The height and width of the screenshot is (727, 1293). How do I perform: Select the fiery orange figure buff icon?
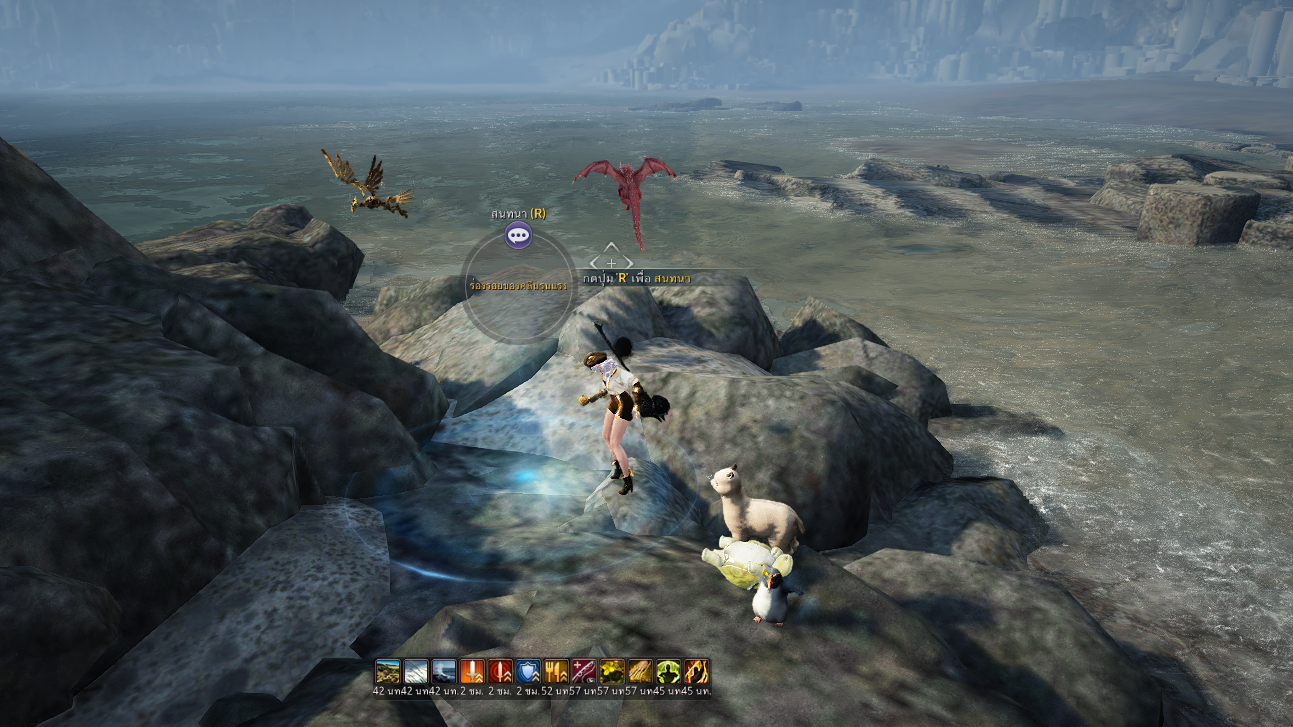[x=696, y=671]
